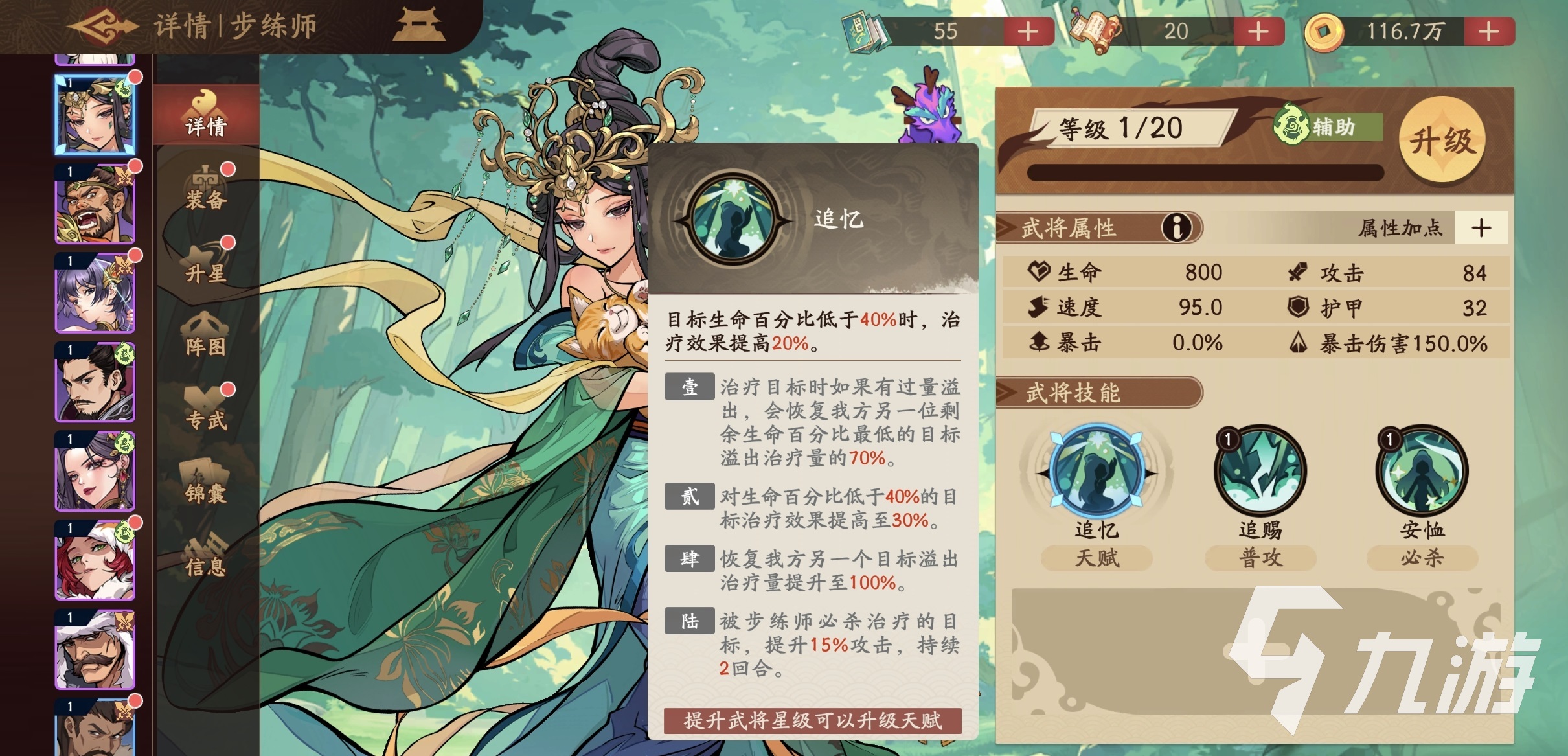
Task: Click plus to purchase more coins
Action: (1488, 30)
